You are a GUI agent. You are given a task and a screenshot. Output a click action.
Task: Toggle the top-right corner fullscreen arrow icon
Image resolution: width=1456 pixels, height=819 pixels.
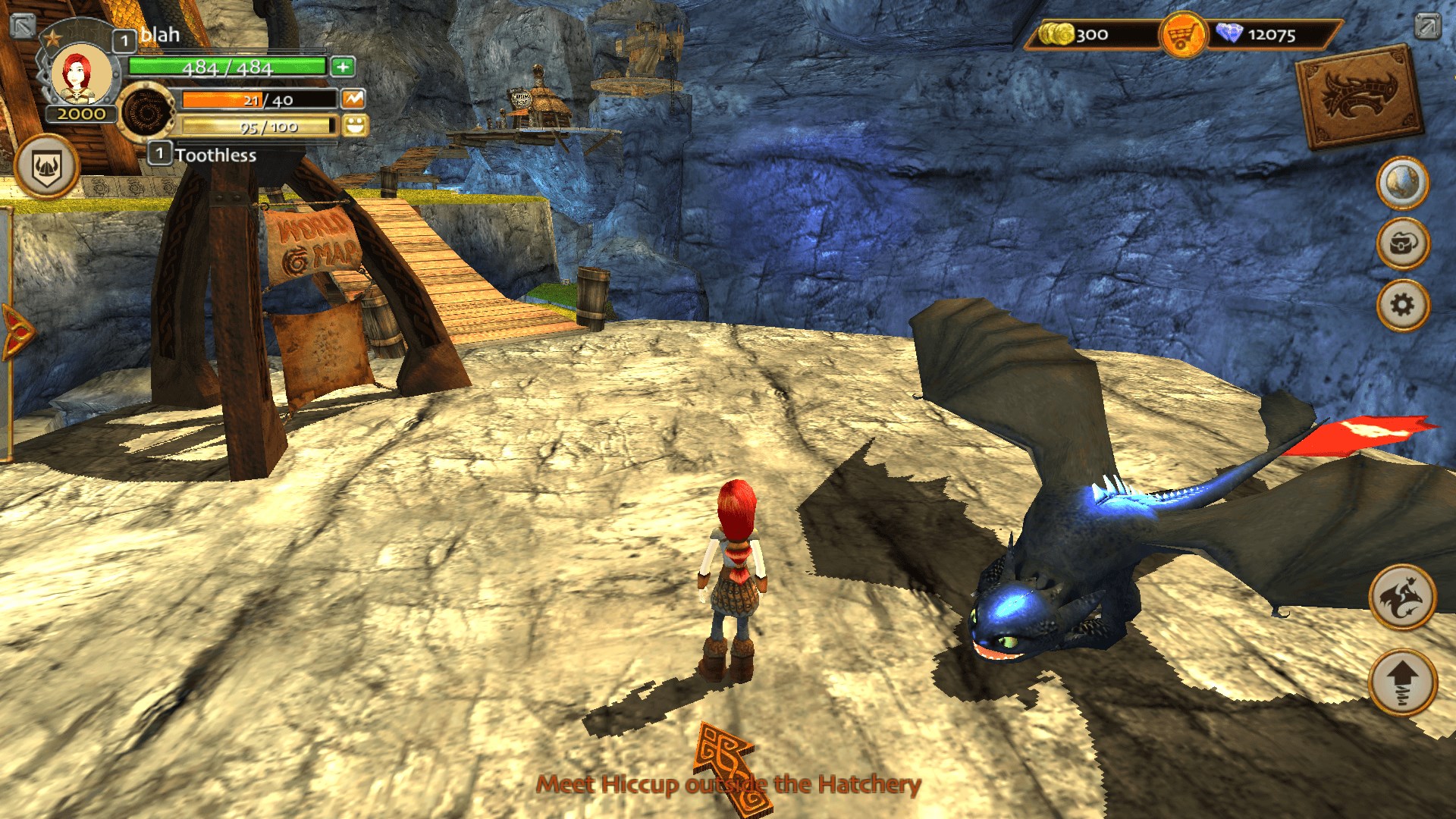click(1426, 26)
